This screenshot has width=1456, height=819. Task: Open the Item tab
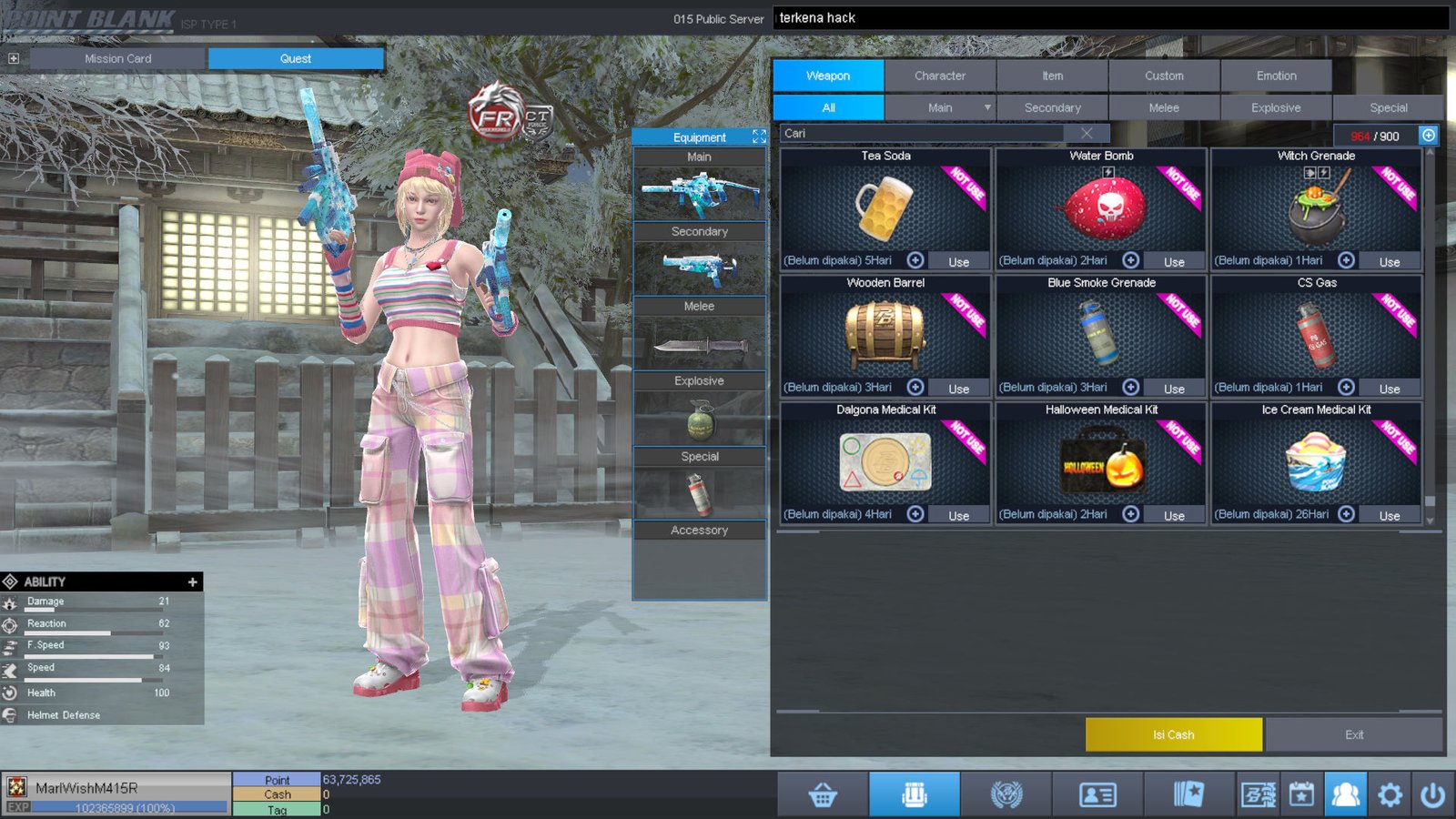pyautogui.click(x=1052, y=76)
